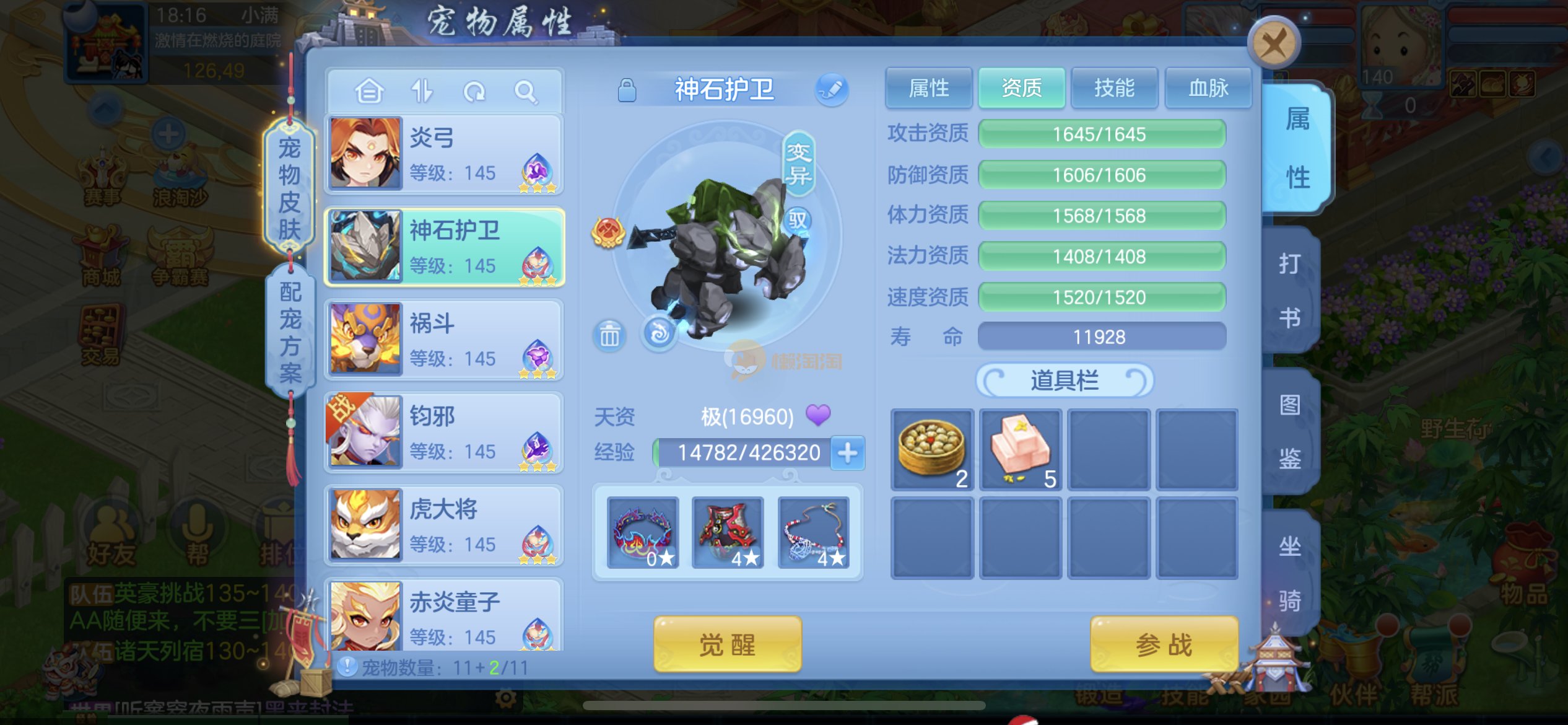Choose the 祸斗 pet entry

[x=444, y=340]
